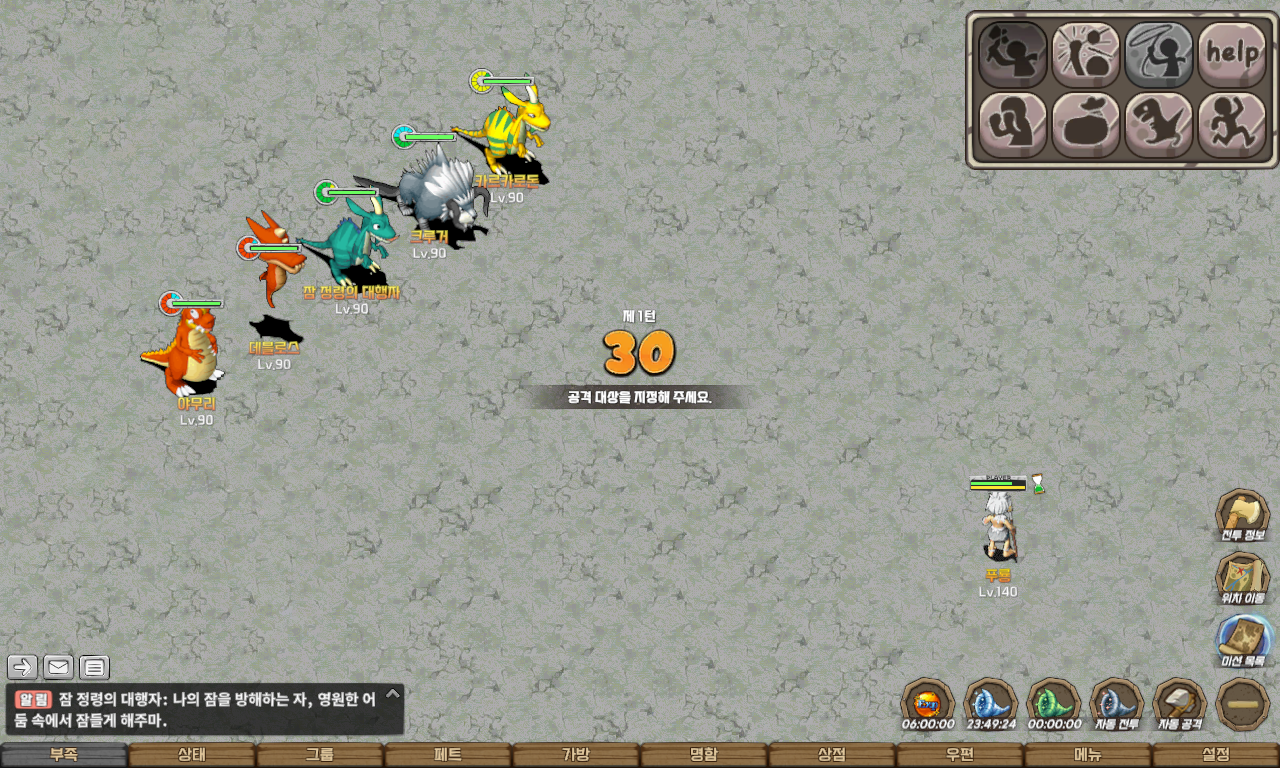Choose the running figure flee command
Screen dimensions: 1280x768
pos(1232,125)
